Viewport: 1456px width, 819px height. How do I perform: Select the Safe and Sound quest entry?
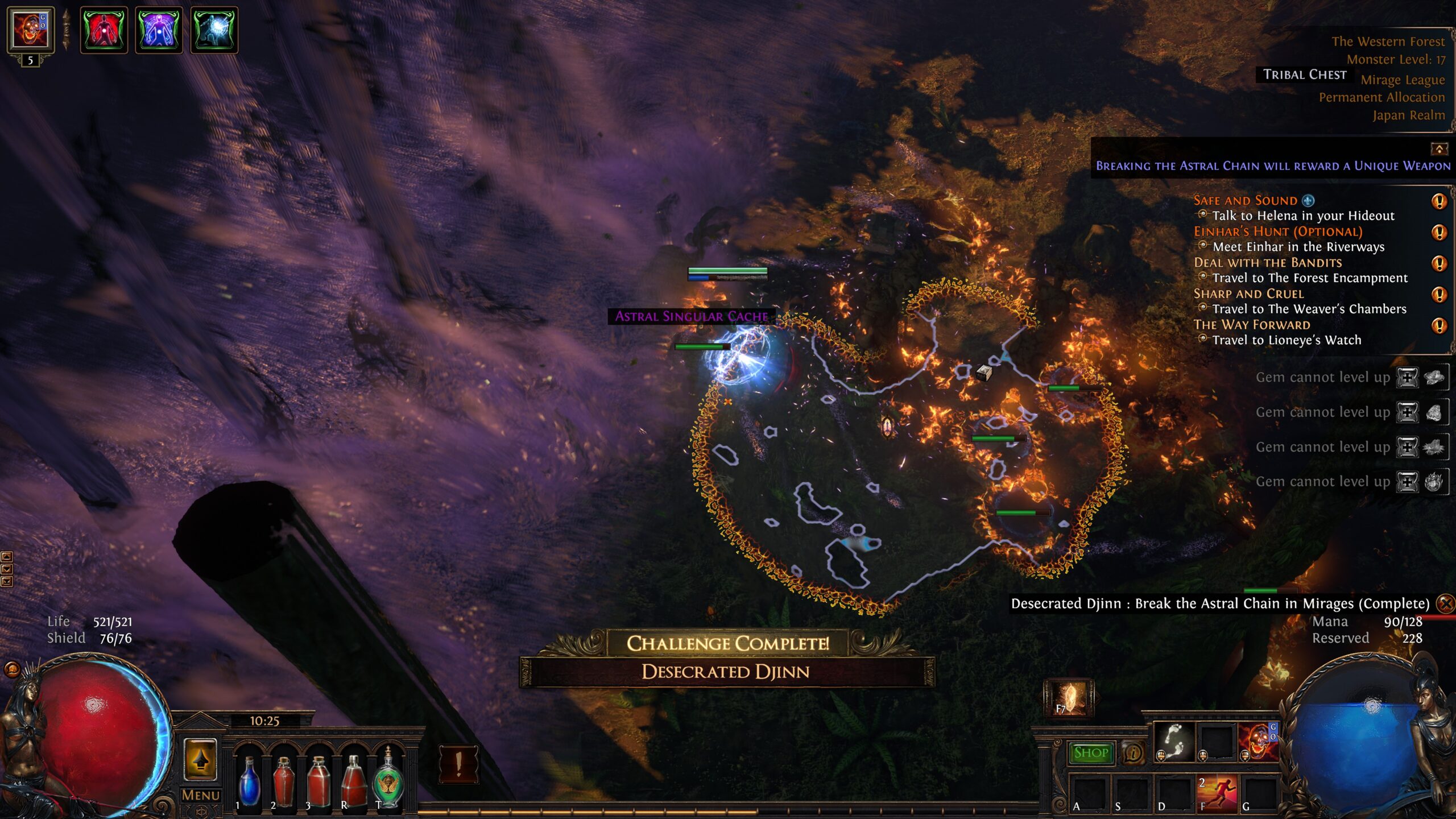point(1245,200)
